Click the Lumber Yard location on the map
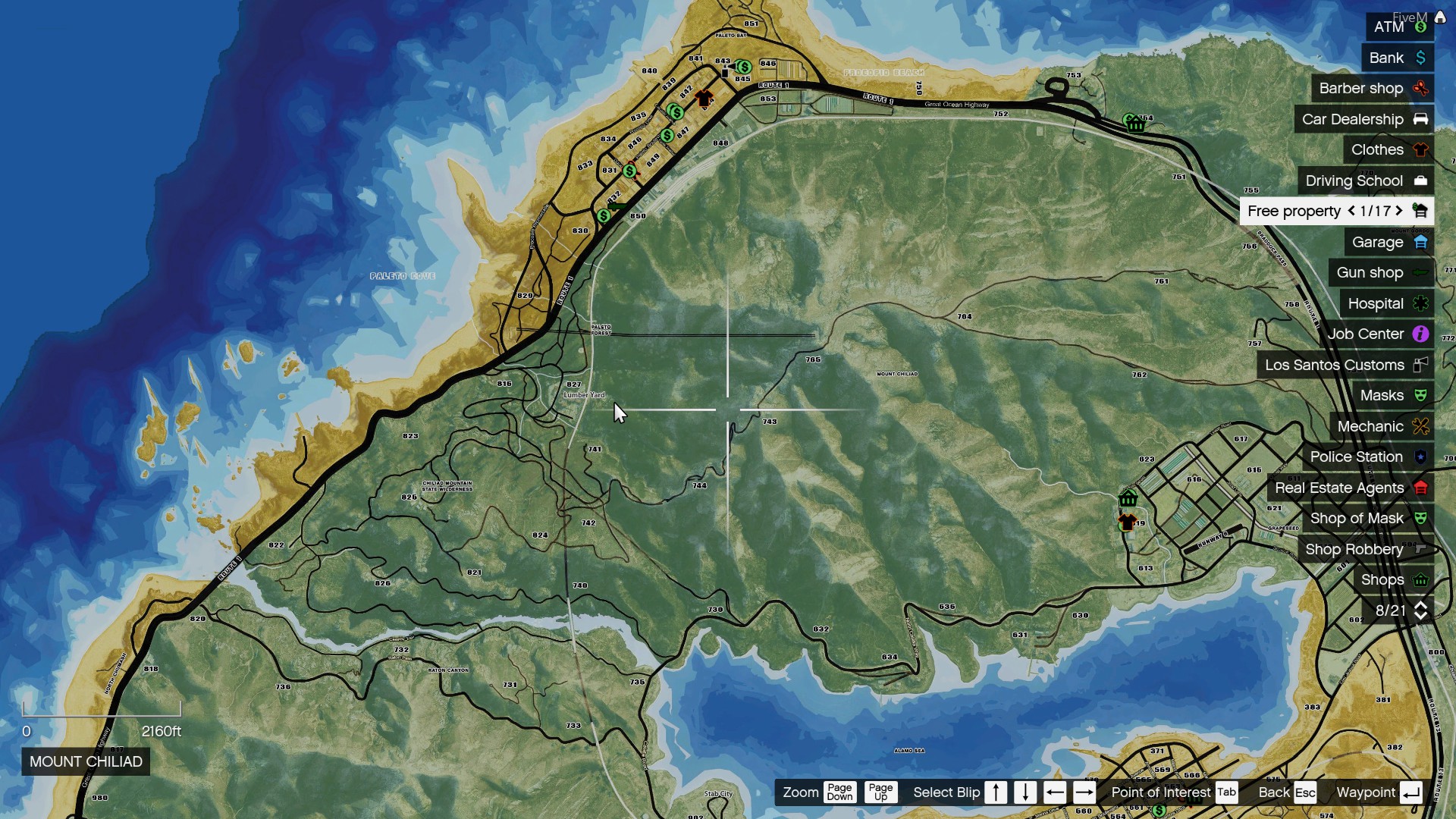Screen dimensions: 1456x819 tap(582, 395)
